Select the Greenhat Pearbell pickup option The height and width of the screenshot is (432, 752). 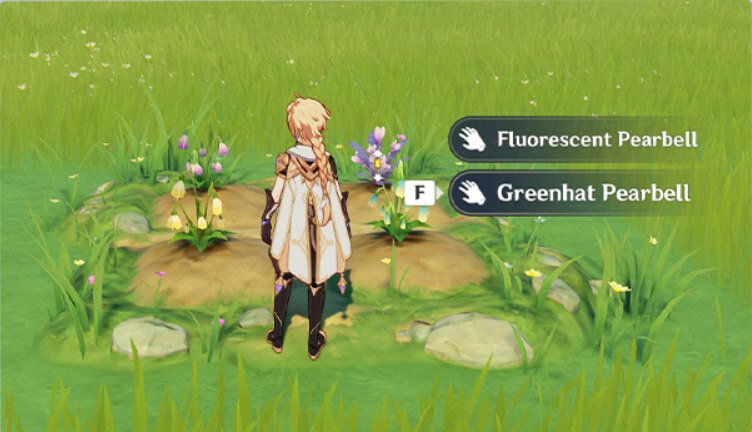572,193
